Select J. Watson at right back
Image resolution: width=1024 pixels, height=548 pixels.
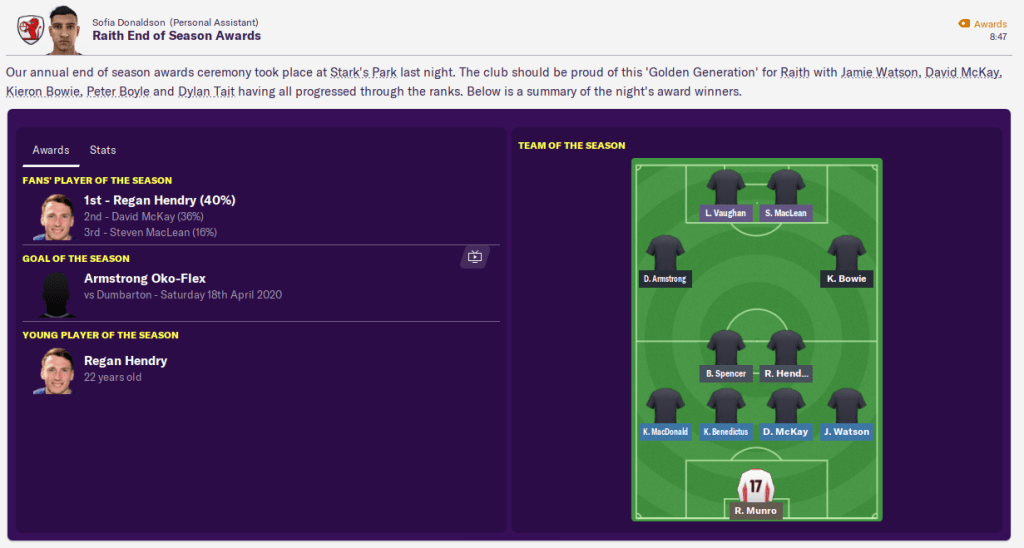(846, 406)
